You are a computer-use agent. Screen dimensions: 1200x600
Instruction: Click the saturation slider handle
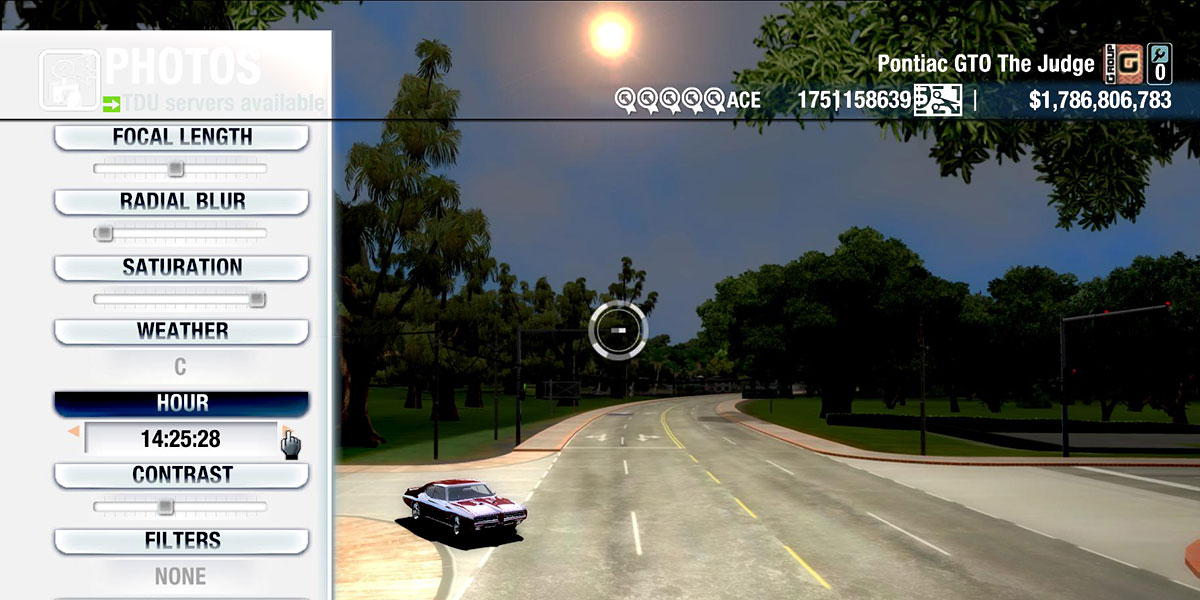(x=257, y=298)
